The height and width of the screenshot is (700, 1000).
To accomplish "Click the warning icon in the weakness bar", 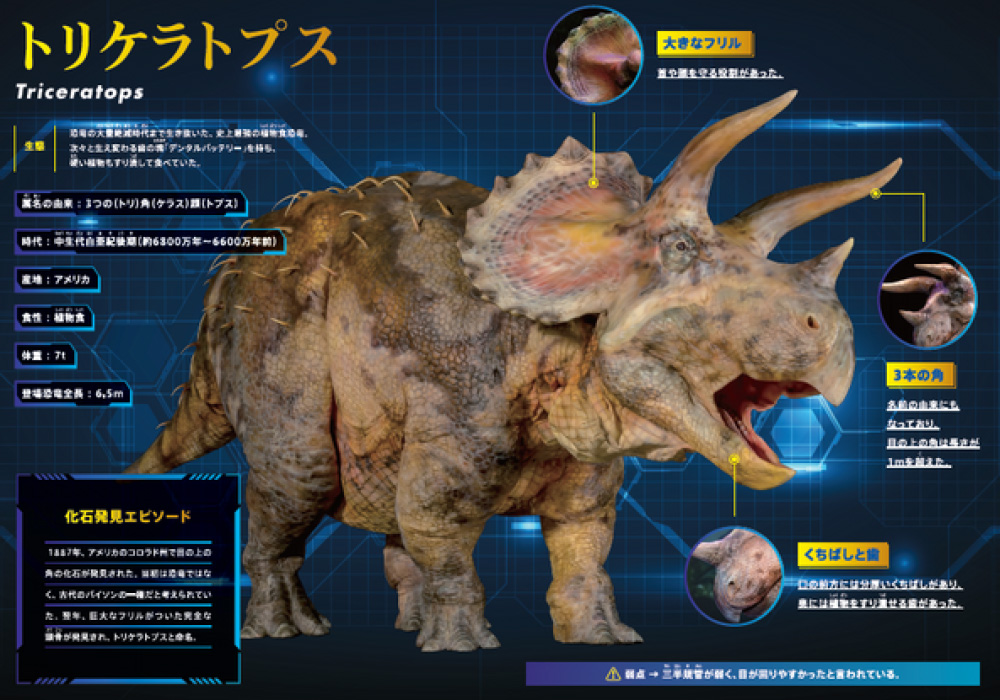I will pyautogui.click(x=612, y=673).
